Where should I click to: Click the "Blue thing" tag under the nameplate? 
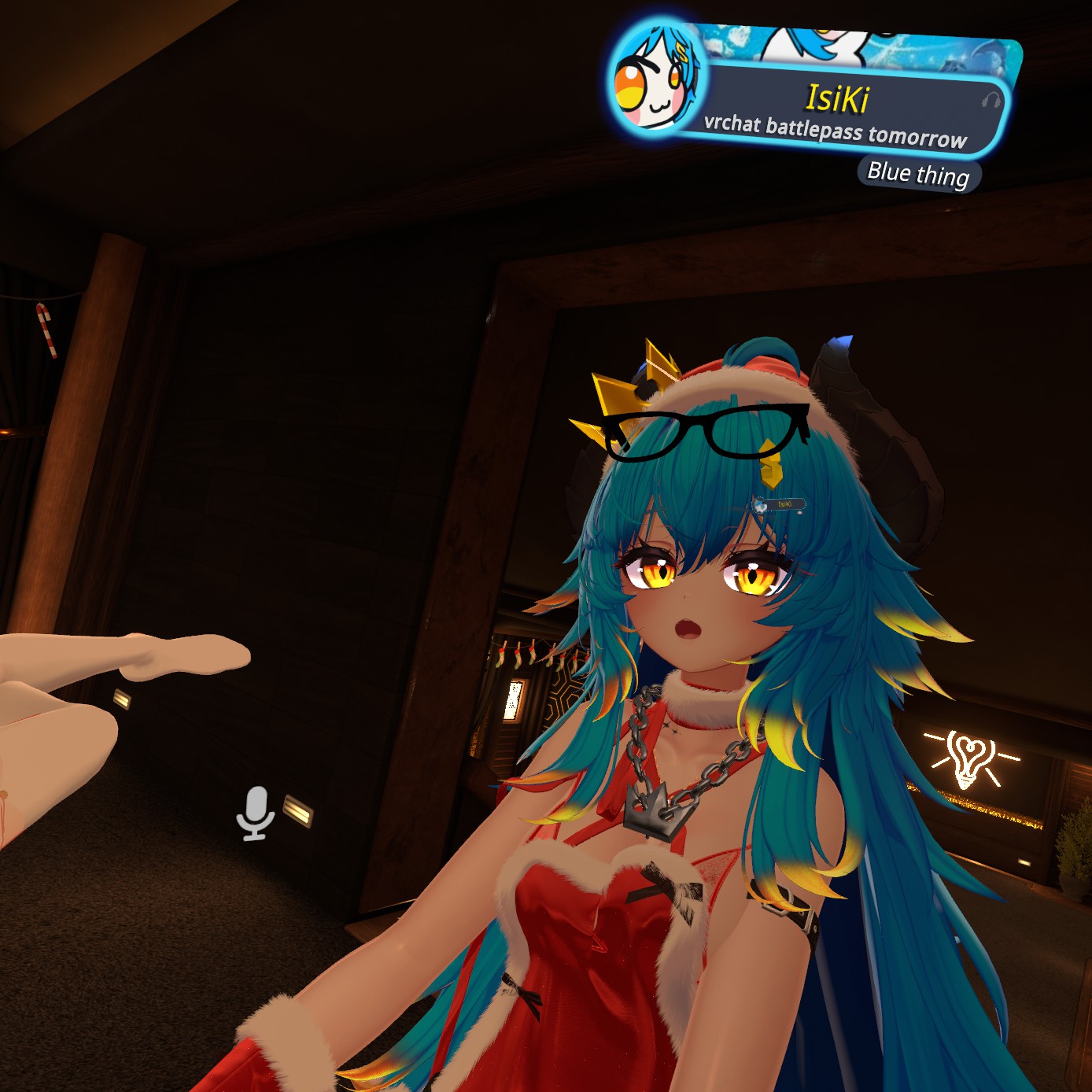pyautogui.click(x=918, y=174)
